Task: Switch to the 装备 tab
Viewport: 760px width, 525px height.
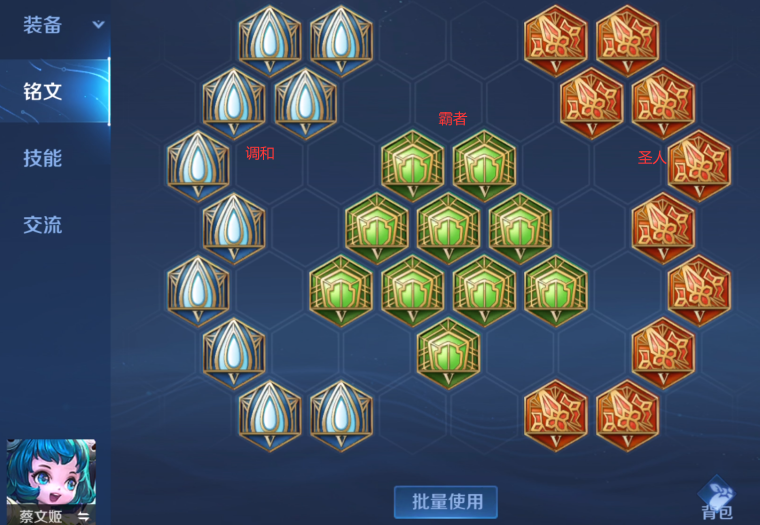Action: (x=43, y=25)
